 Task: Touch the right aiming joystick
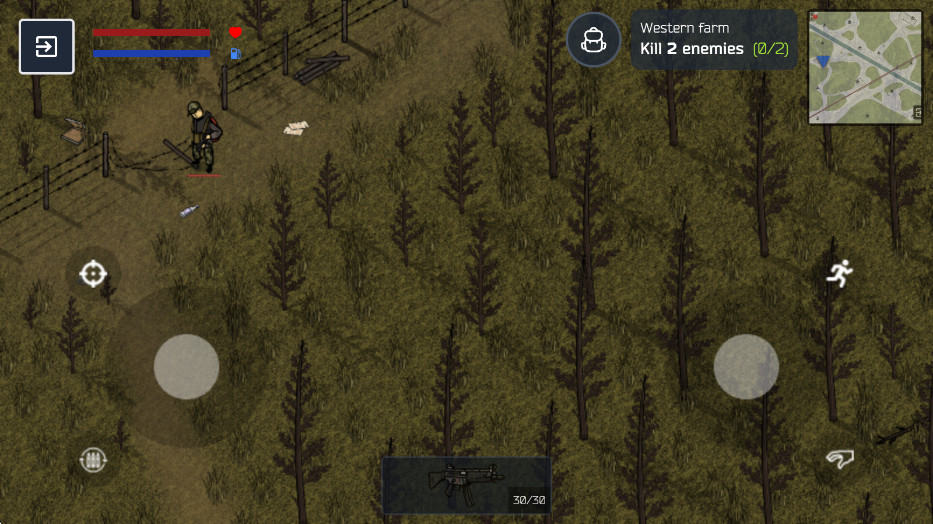click(x=746, y=367)
